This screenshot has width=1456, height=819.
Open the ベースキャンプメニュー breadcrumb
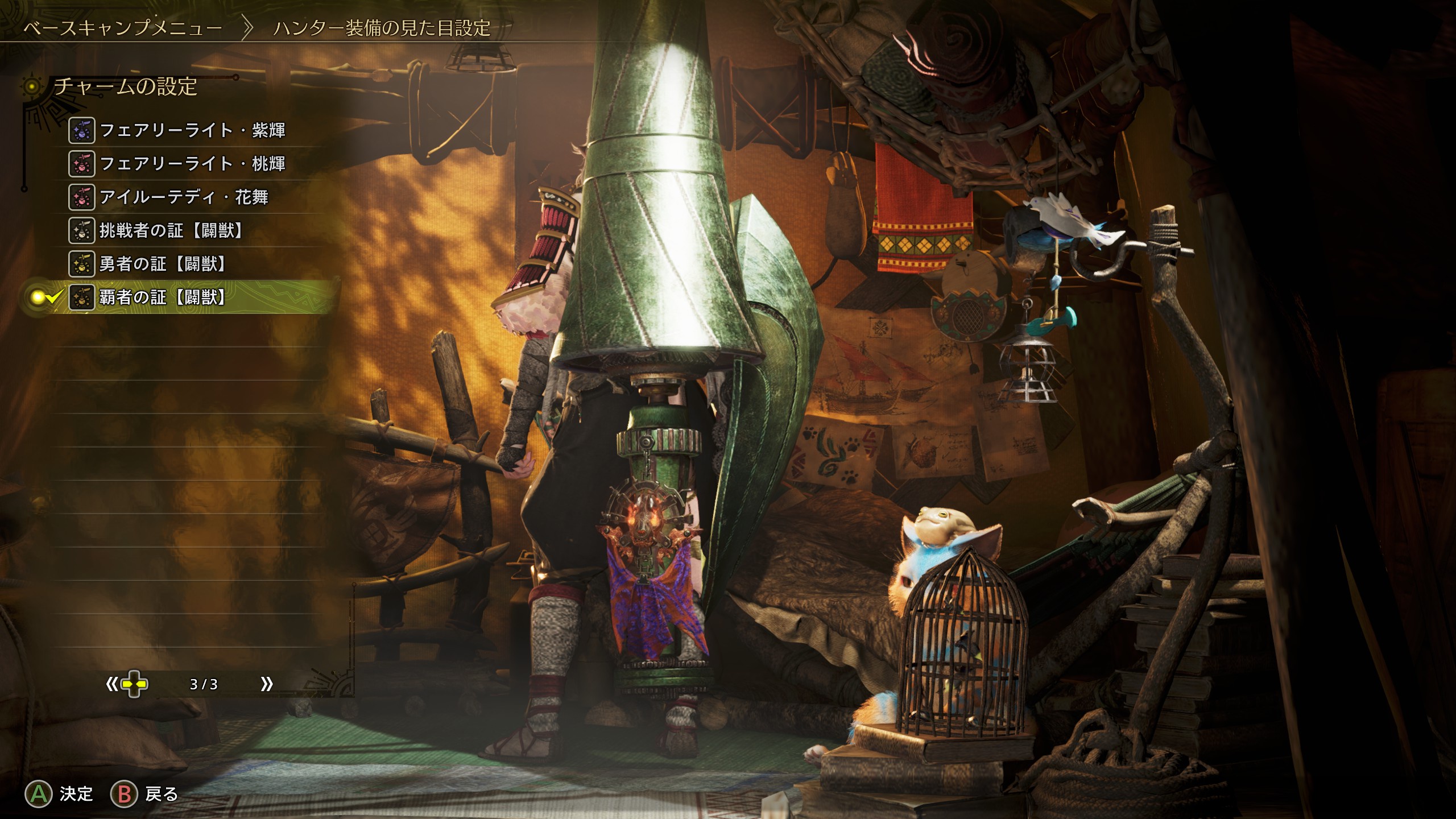pyautogui.click(x=123, y=28)
